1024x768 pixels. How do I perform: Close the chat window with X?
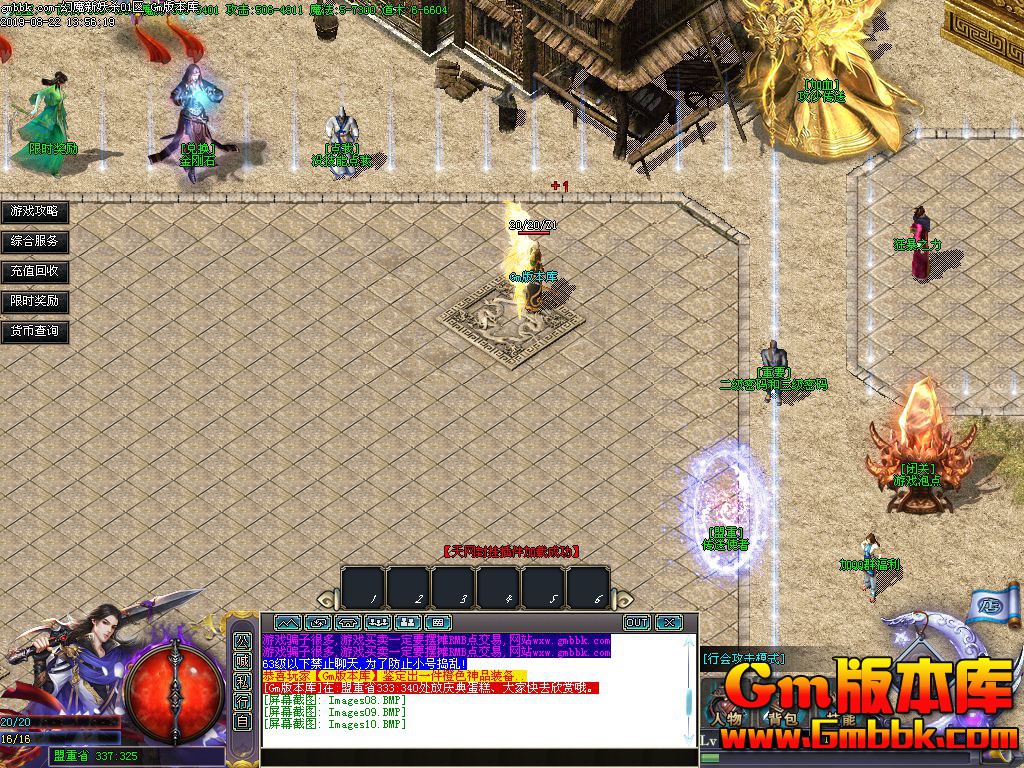point(668,622)
